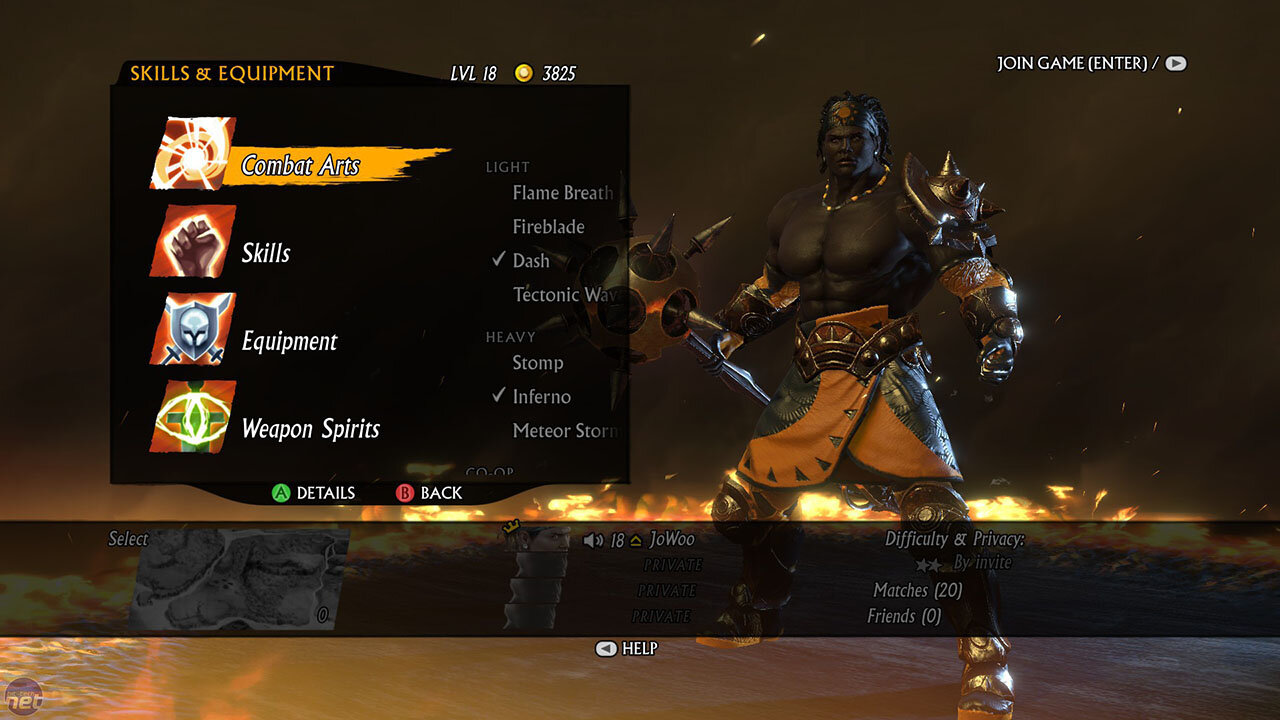Click the Details button
Viewport: 1280px width, 720px height.
tap(314, 493)
